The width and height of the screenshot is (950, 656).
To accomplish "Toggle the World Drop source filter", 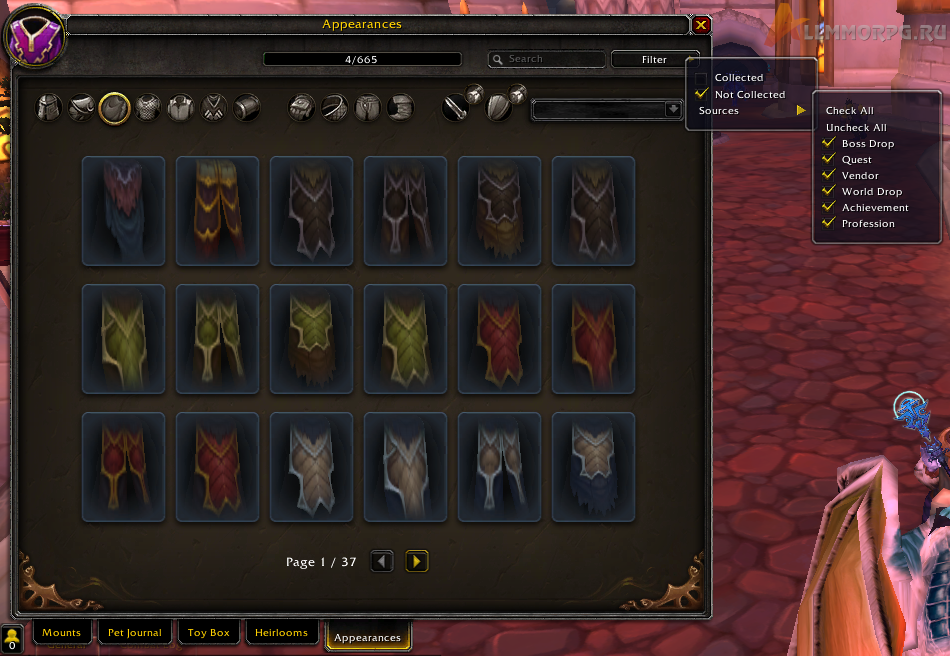I will [828, 192].
